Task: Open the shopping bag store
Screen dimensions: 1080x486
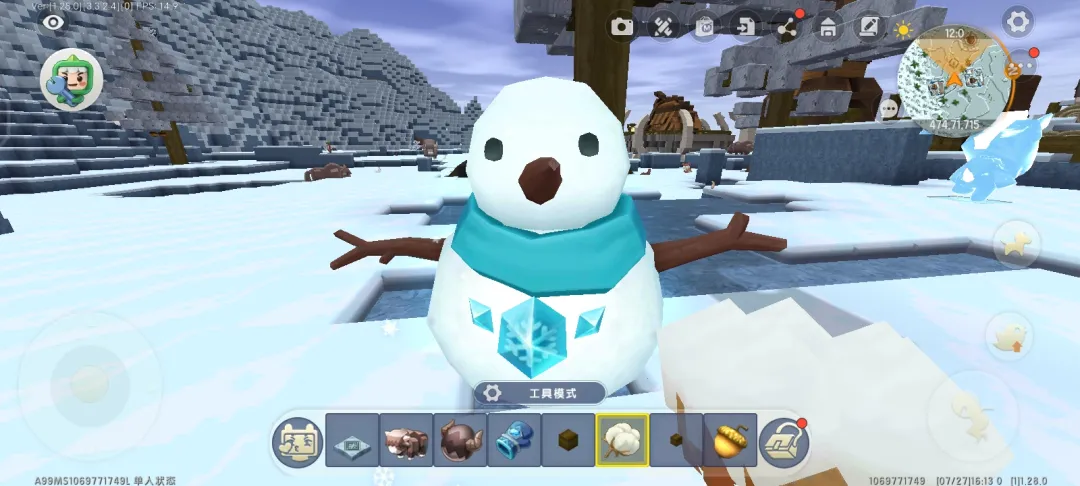Action: (705, 26)
